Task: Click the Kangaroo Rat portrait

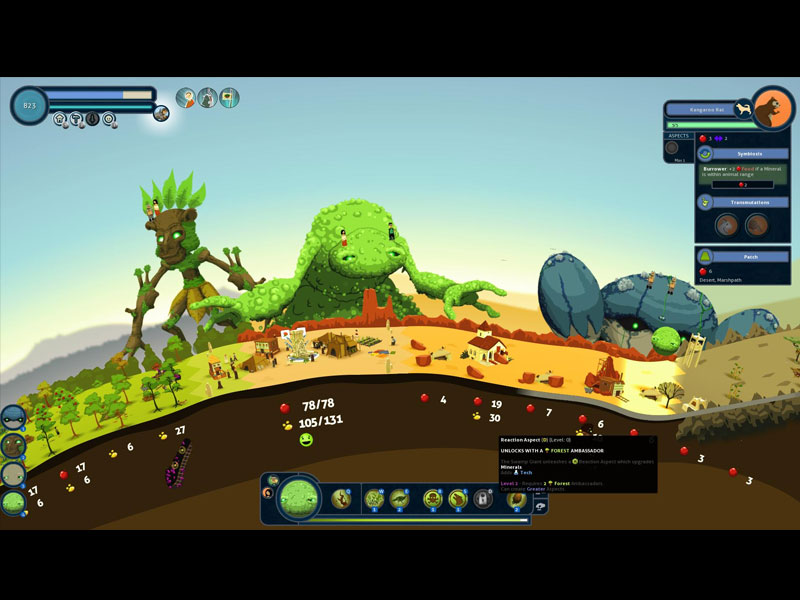Action: [772, 109]
